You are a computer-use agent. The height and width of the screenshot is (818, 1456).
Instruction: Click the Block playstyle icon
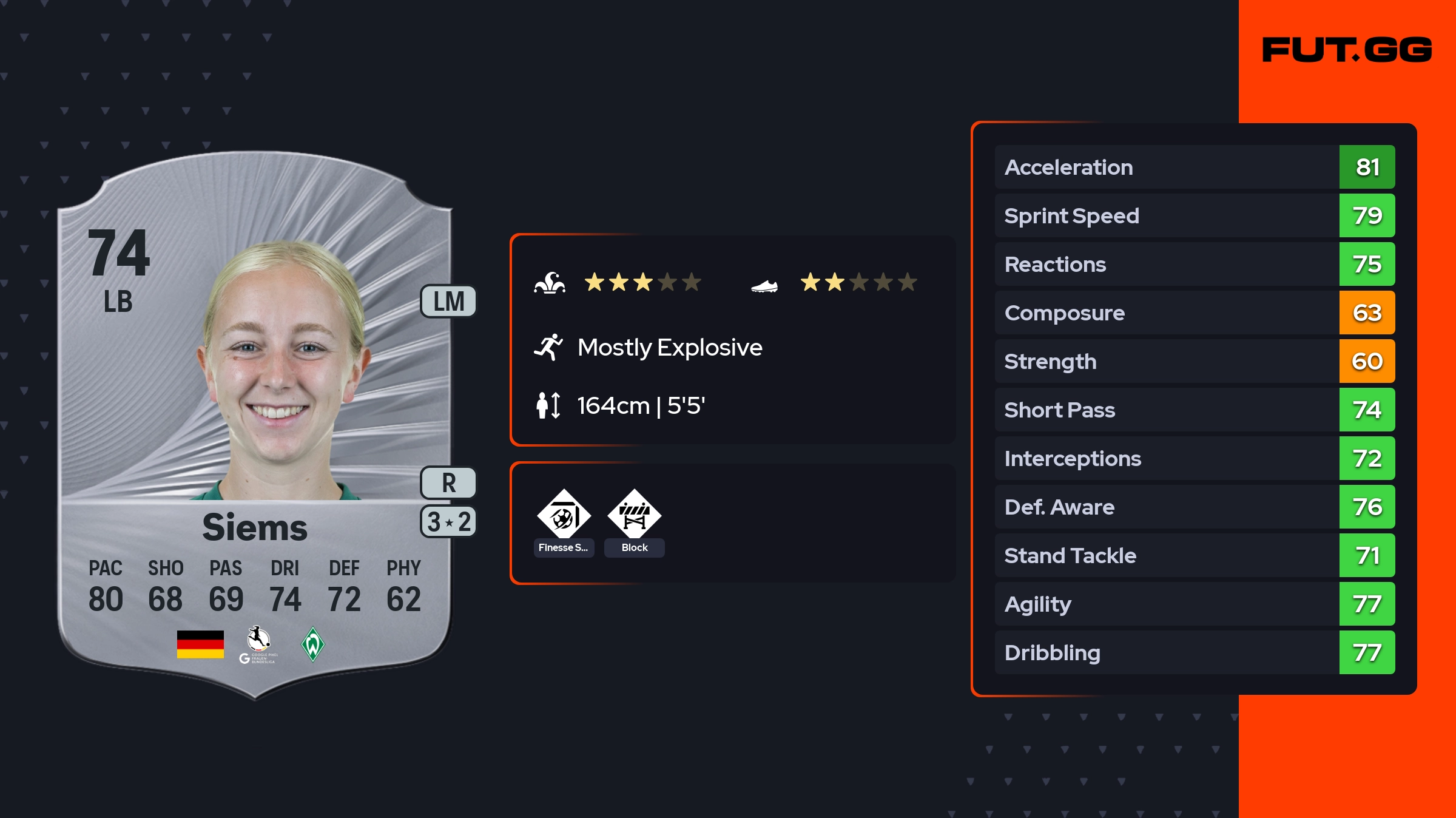[634, 516]
